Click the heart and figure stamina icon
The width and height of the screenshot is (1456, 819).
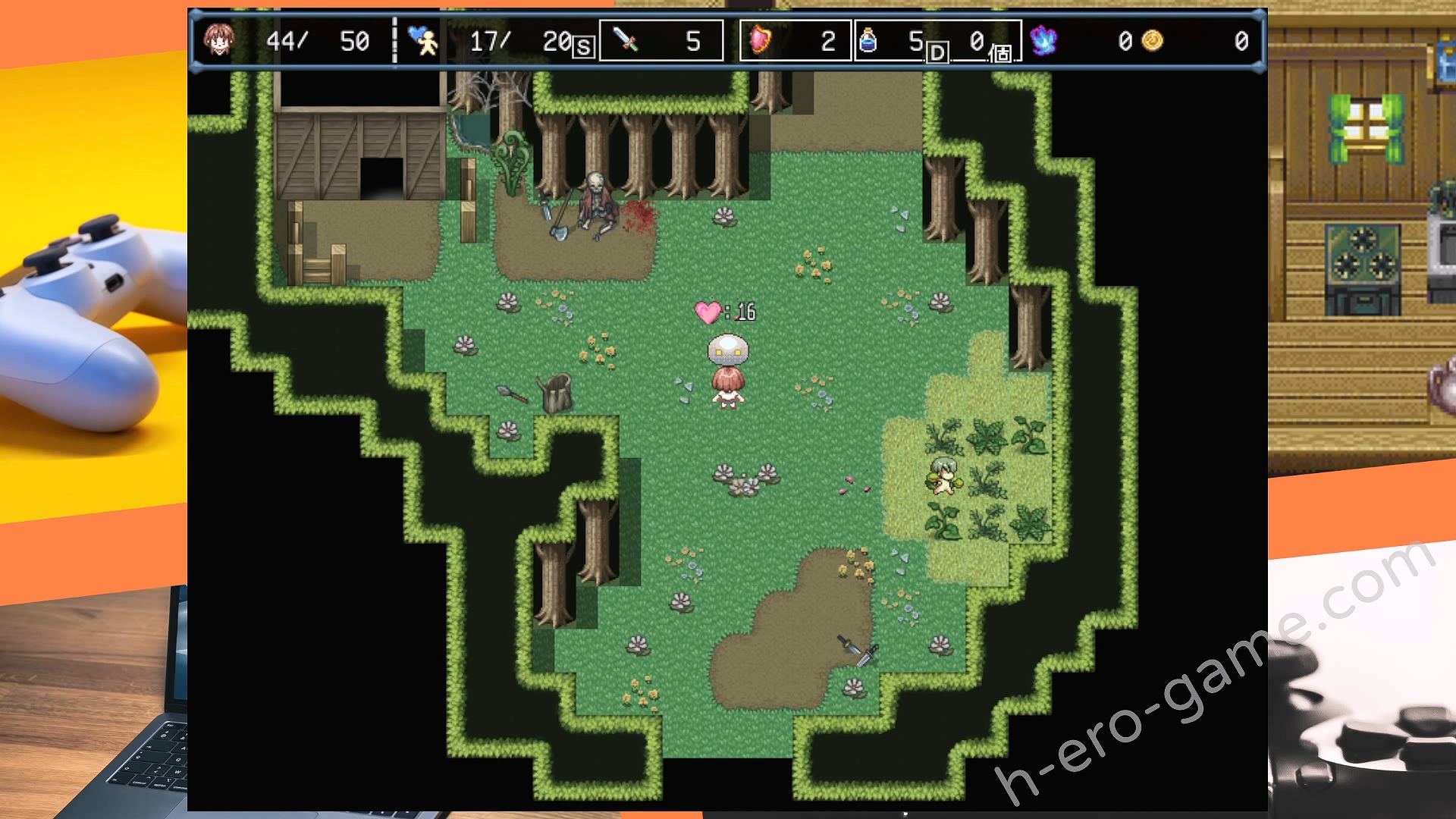coord(422,40)
